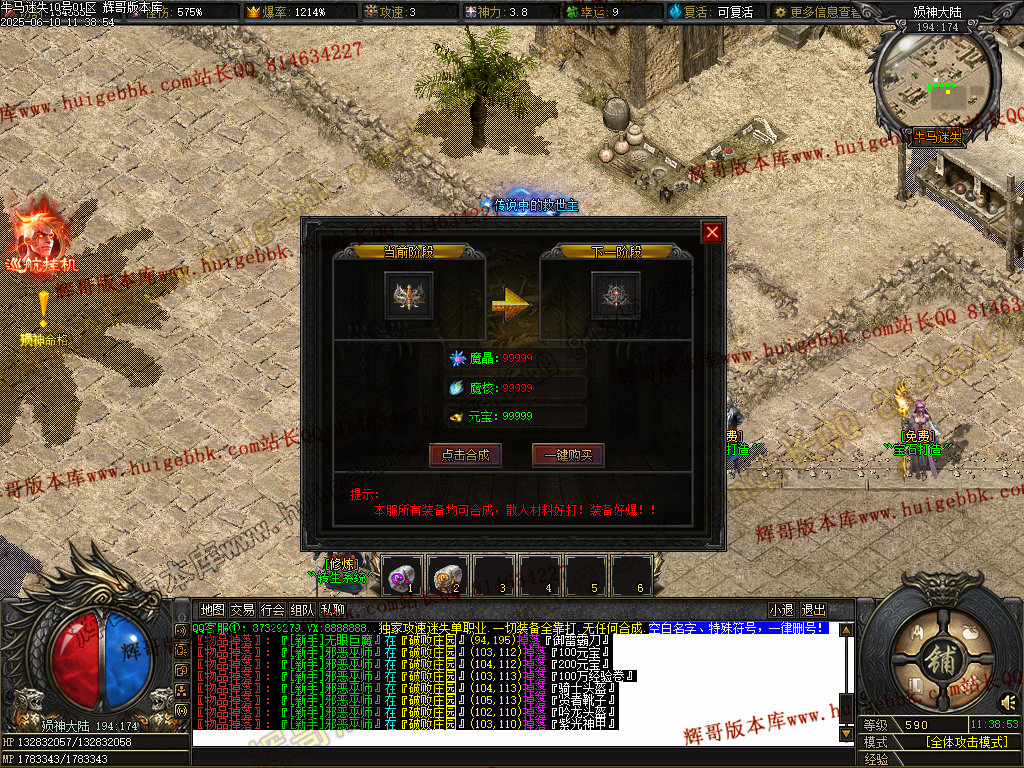The width and height of the screenshot is (1024, 768).
Task: Switch to the 地图 map tab
Action: pos(212,610)
